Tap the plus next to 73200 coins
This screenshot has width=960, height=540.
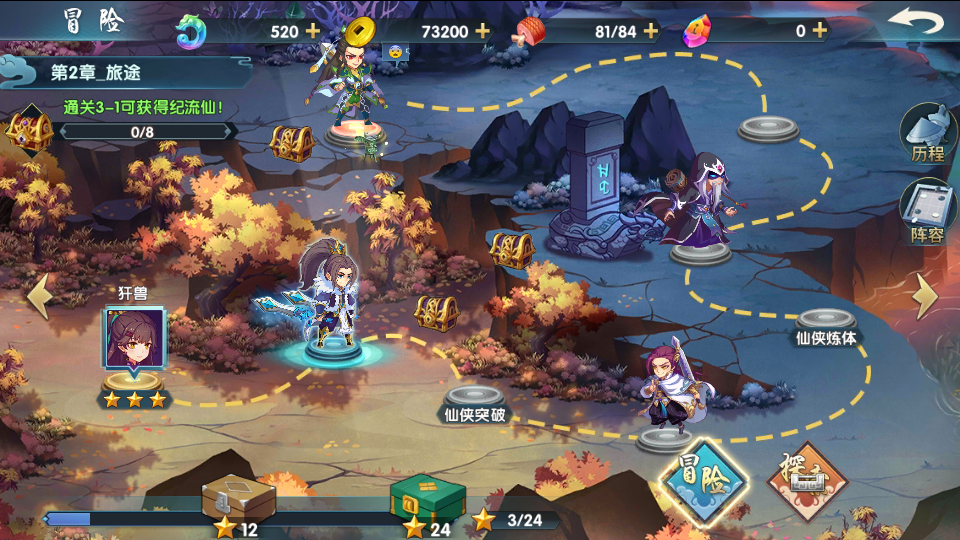pyautogui.click(x=482, y=31)
